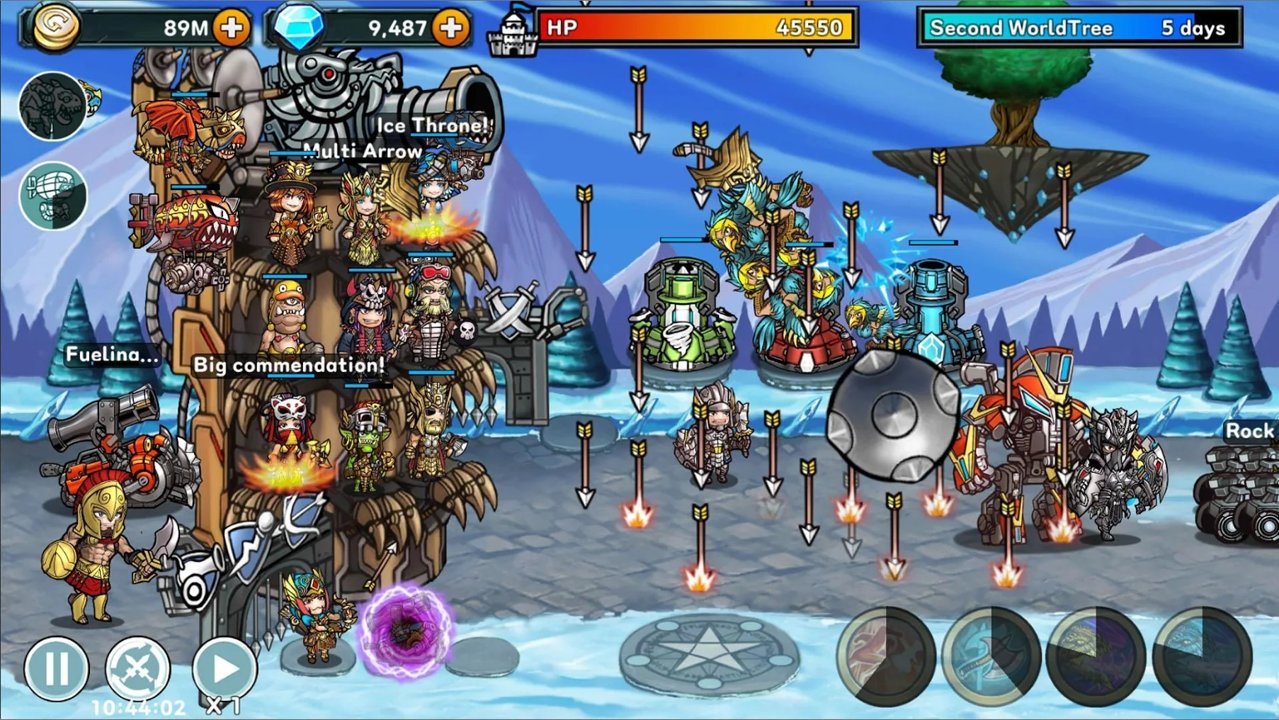This screenshot has height=720, width=1279.
Task: Toggle the crossed-swords auto battle button
Action: (138, 668)
